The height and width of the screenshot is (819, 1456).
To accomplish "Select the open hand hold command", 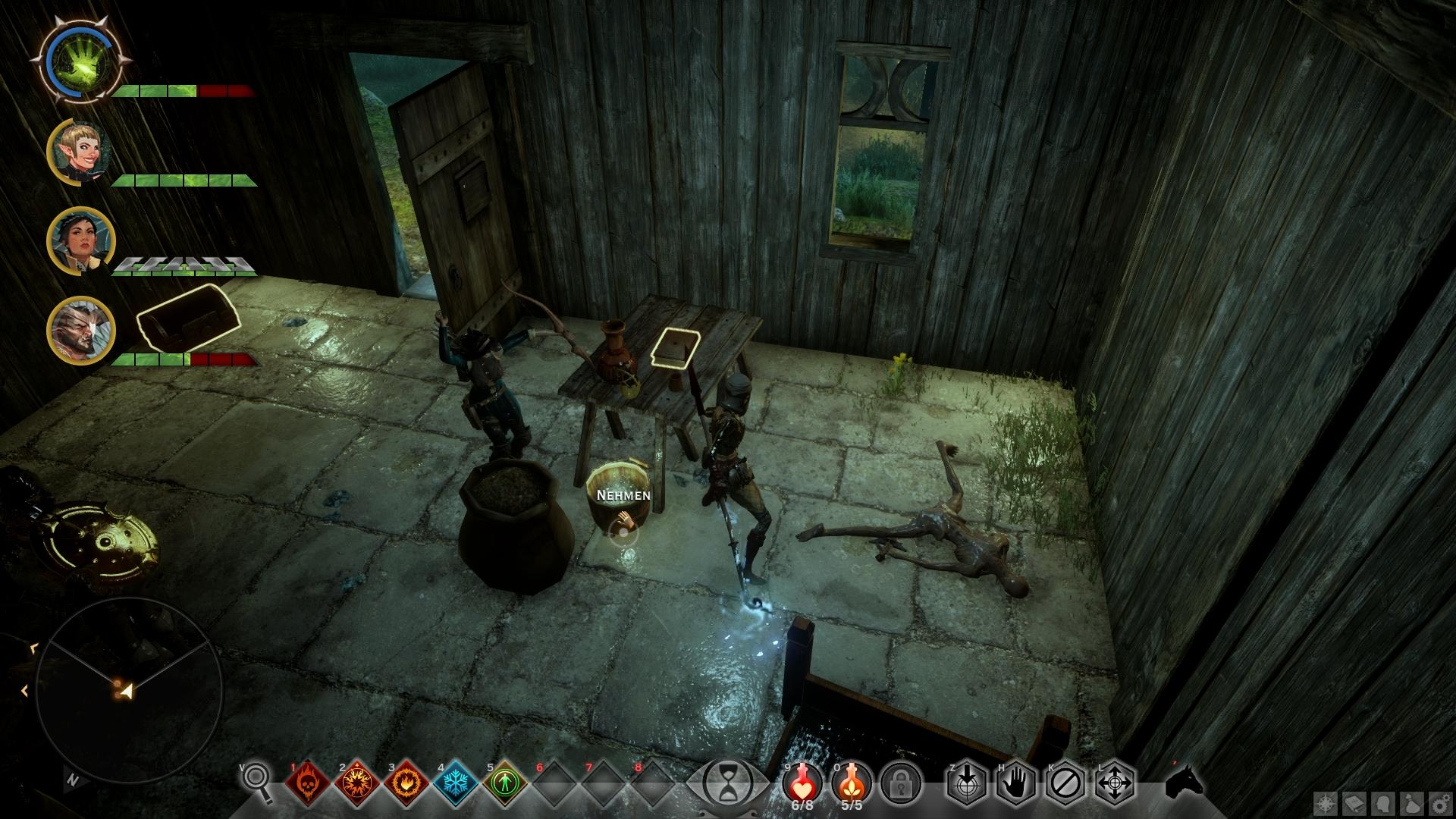I will pyautogui.click(x=1016, y=782).
